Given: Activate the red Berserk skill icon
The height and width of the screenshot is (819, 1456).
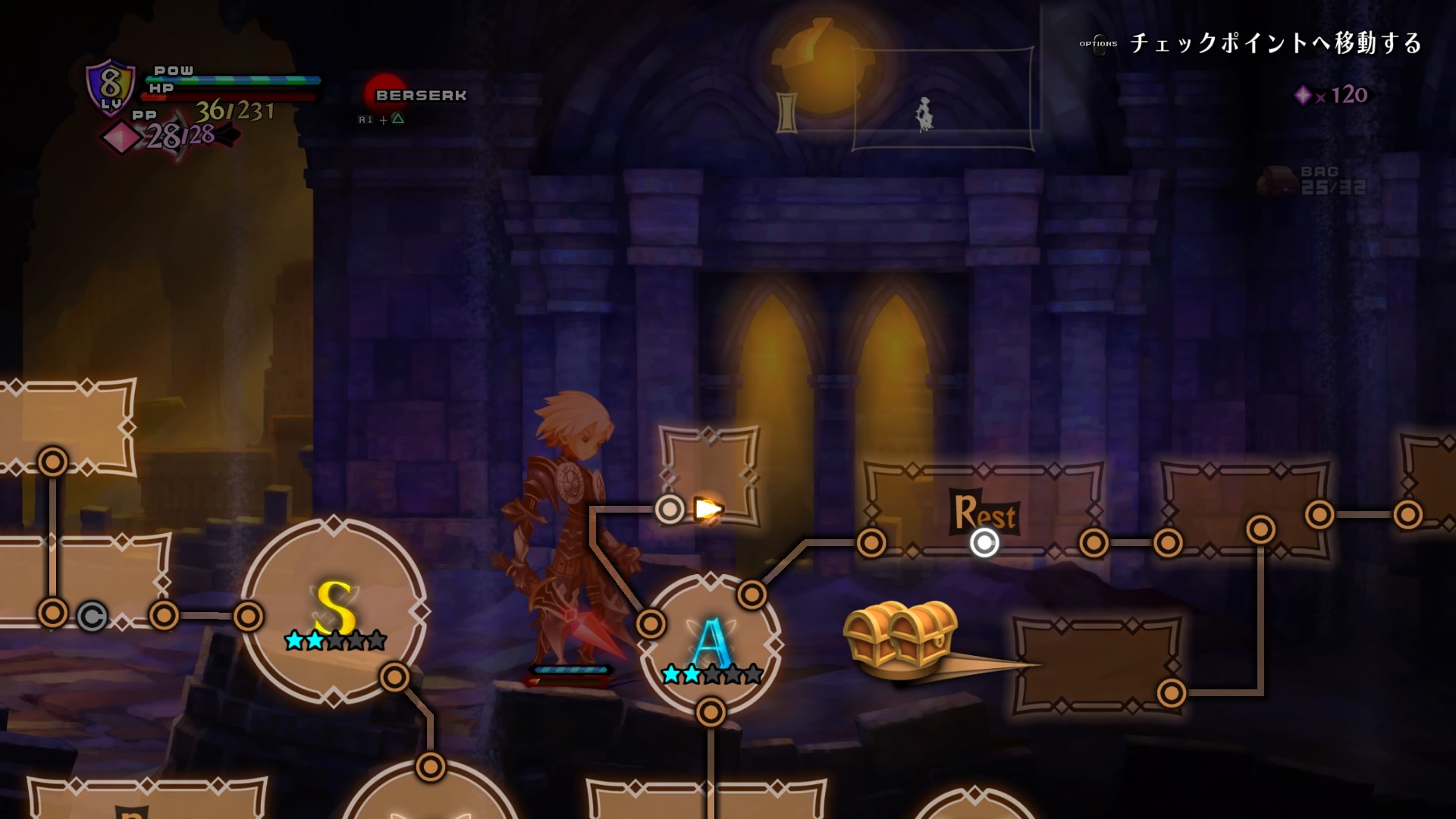Looking at the screenshot, I should tap(385, 94).
